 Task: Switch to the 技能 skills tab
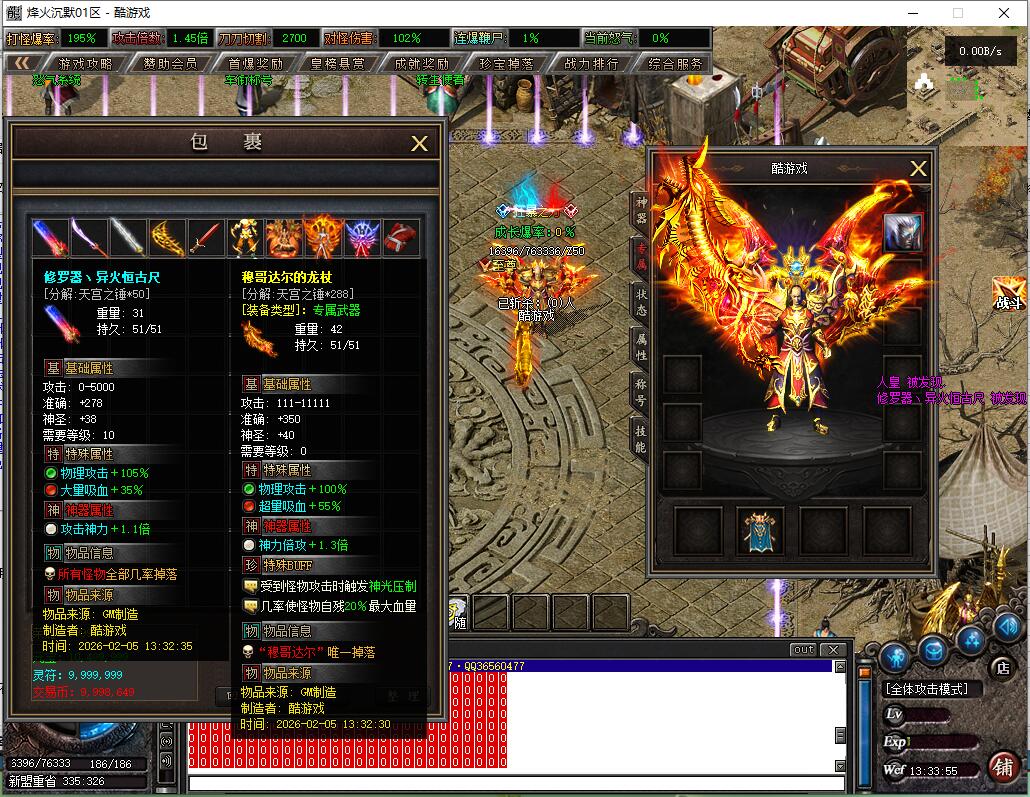641,438
